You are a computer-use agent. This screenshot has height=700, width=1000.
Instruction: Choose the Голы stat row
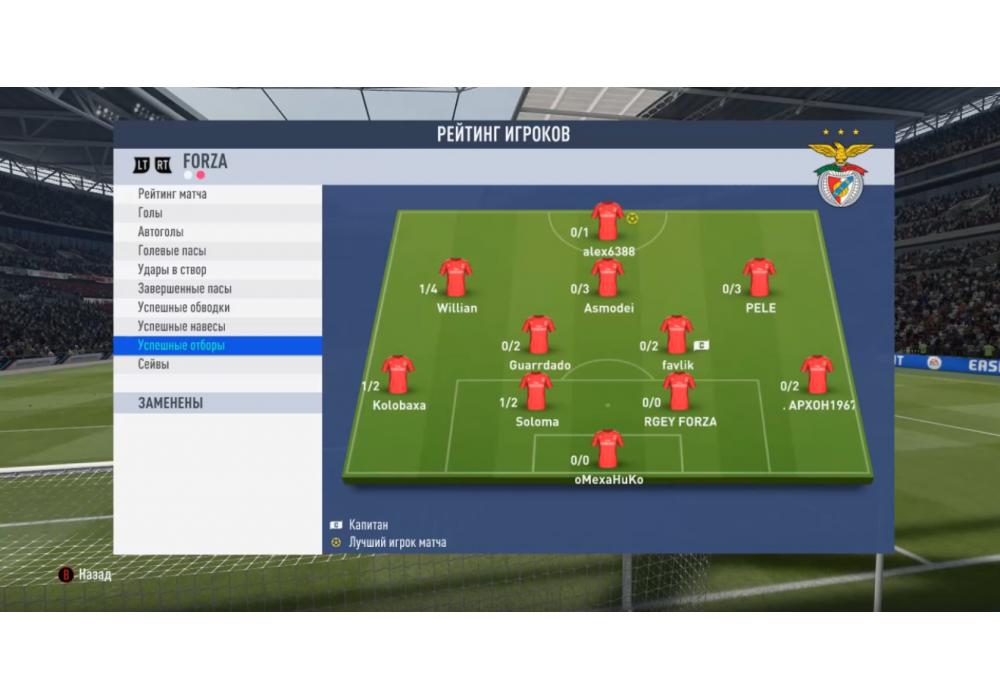point(217,213)
